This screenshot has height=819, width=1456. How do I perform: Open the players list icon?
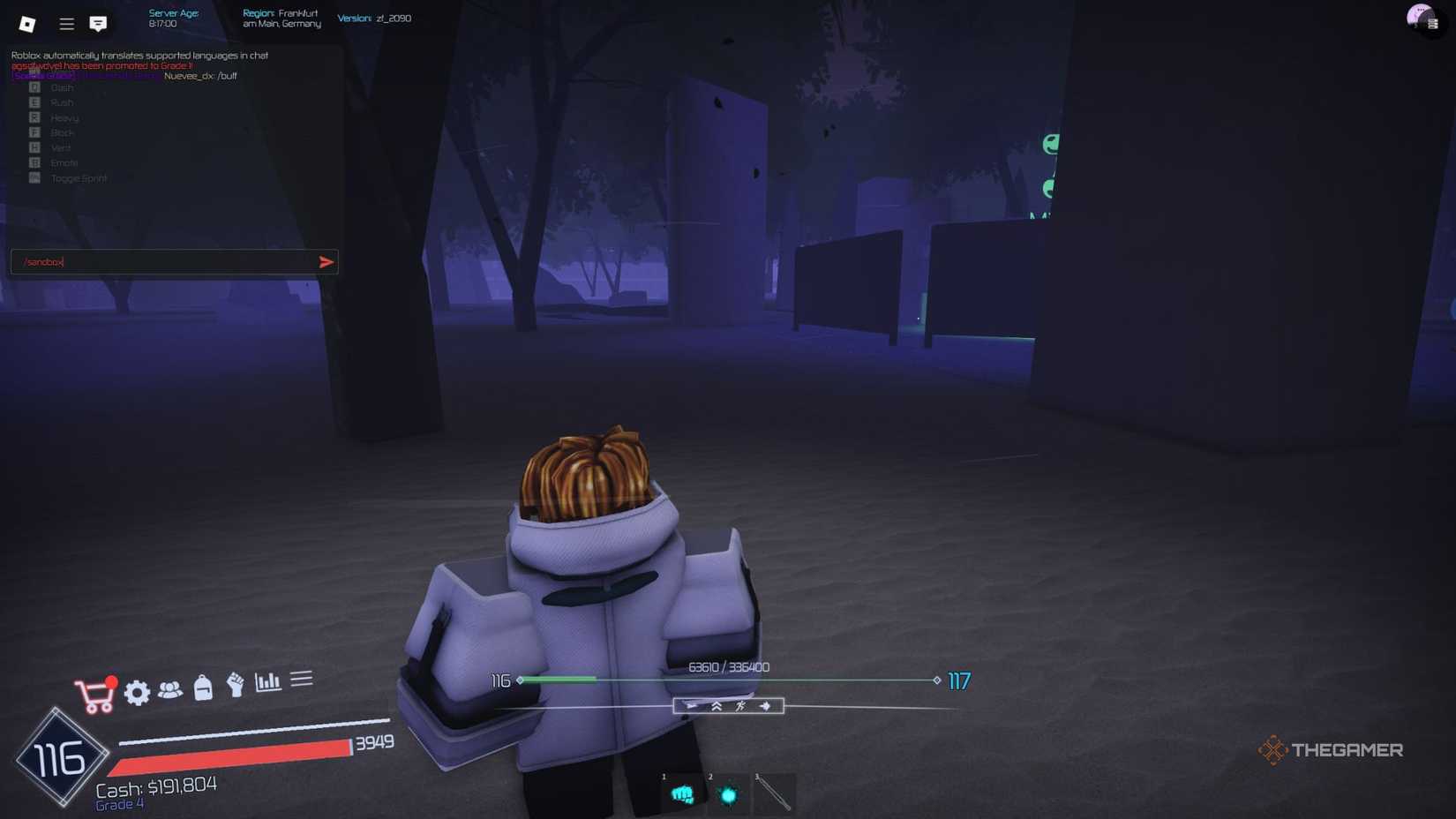[170, 689]
